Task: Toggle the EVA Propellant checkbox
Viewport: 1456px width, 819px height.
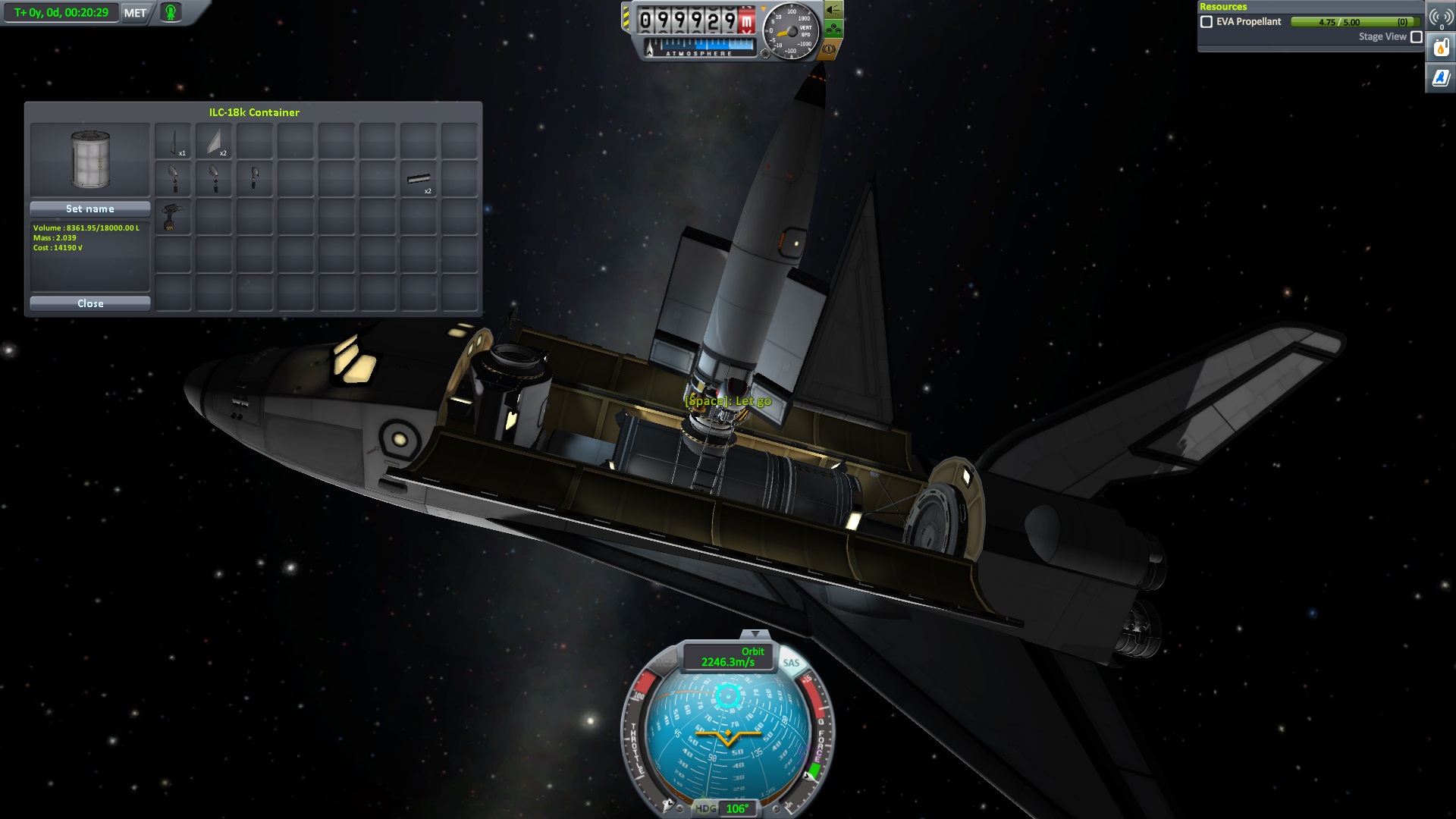Action: point(1206,22)
